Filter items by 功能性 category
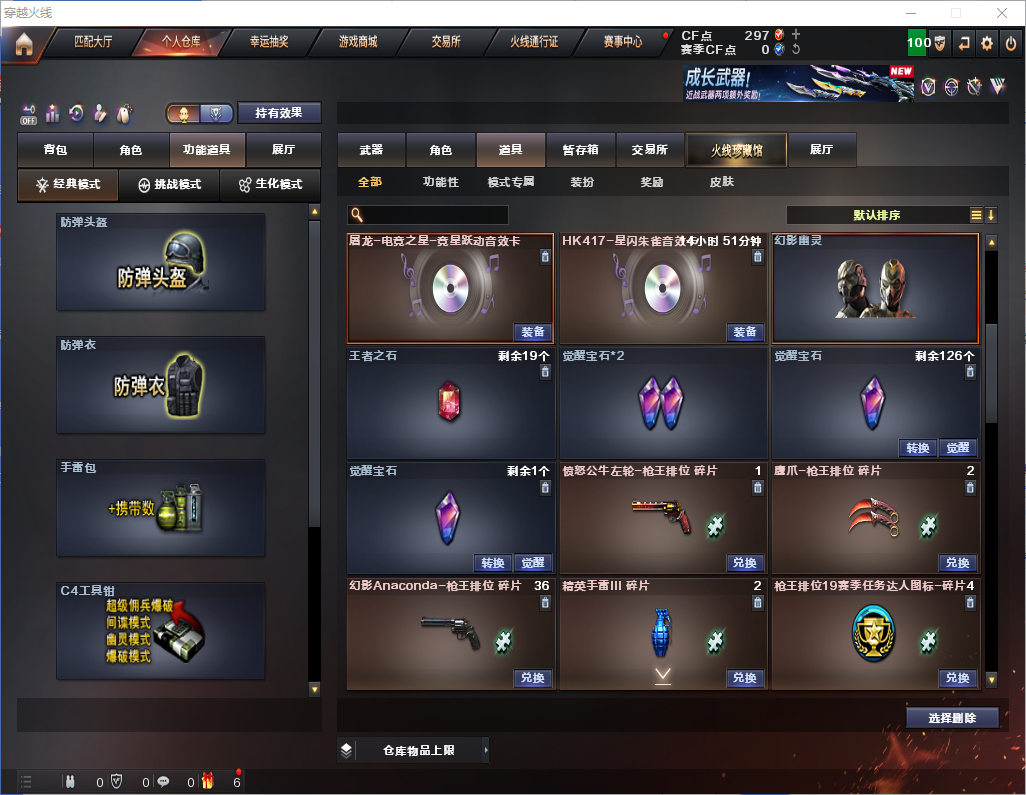The width and height of the screenshot is (1026, 795). pyautogui.click(x=440, y=183)
